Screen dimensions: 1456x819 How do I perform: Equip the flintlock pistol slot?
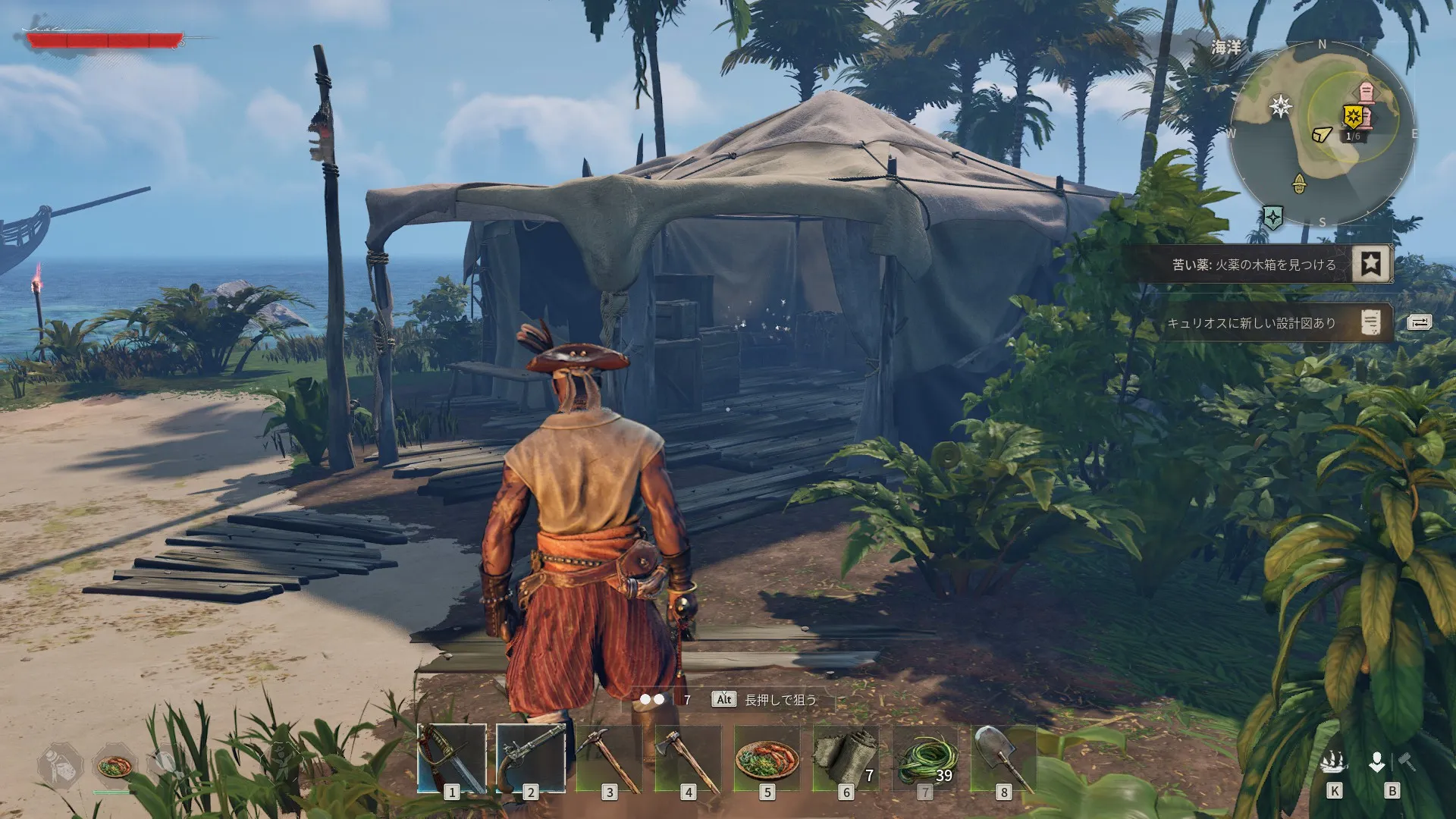click(531, 758)
